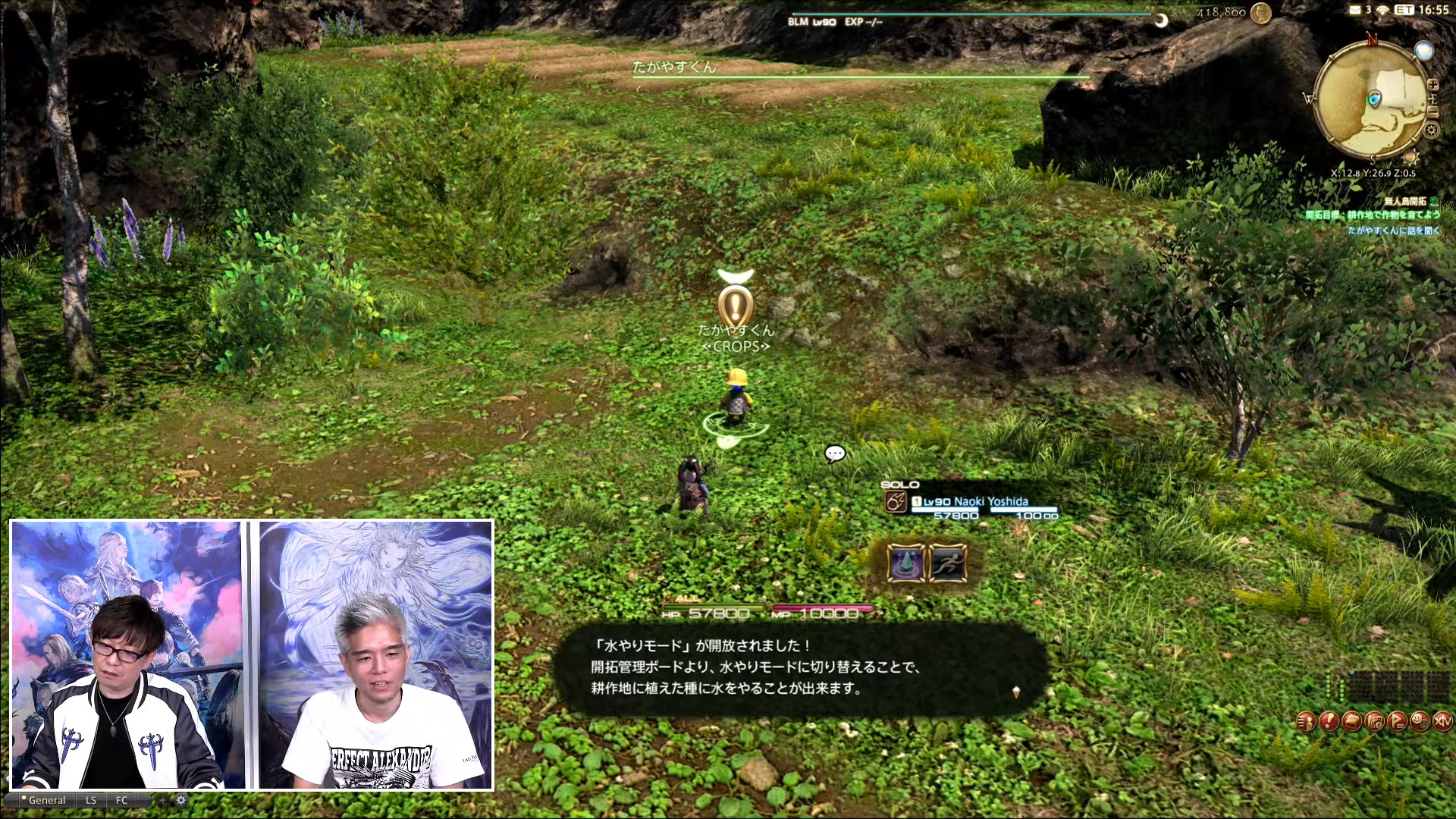Check the mail envelope notification icon
This screenshot has width=1456, height=819.
point(1355,10)
